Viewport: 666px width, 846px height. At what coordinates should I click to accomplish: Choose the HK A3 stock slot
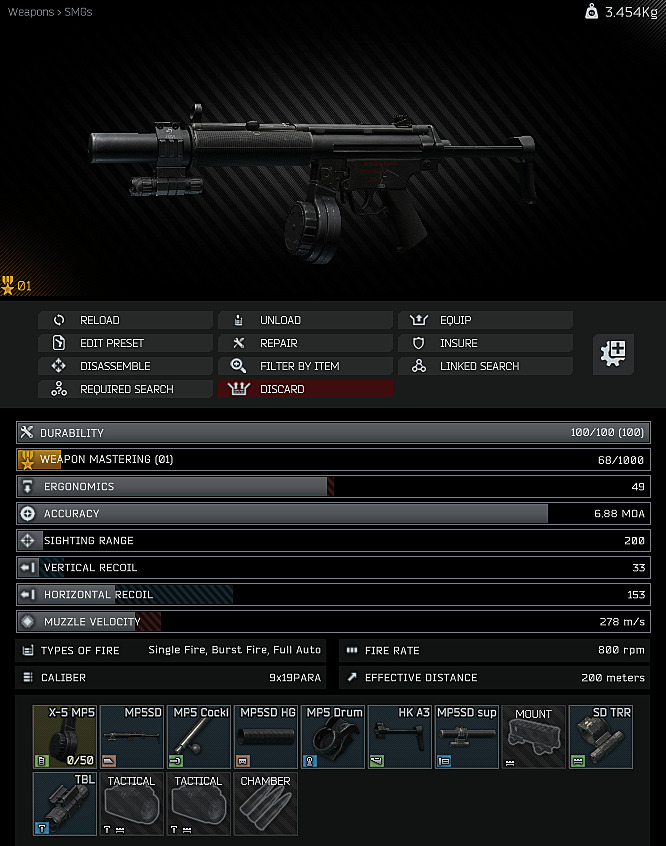400,736
